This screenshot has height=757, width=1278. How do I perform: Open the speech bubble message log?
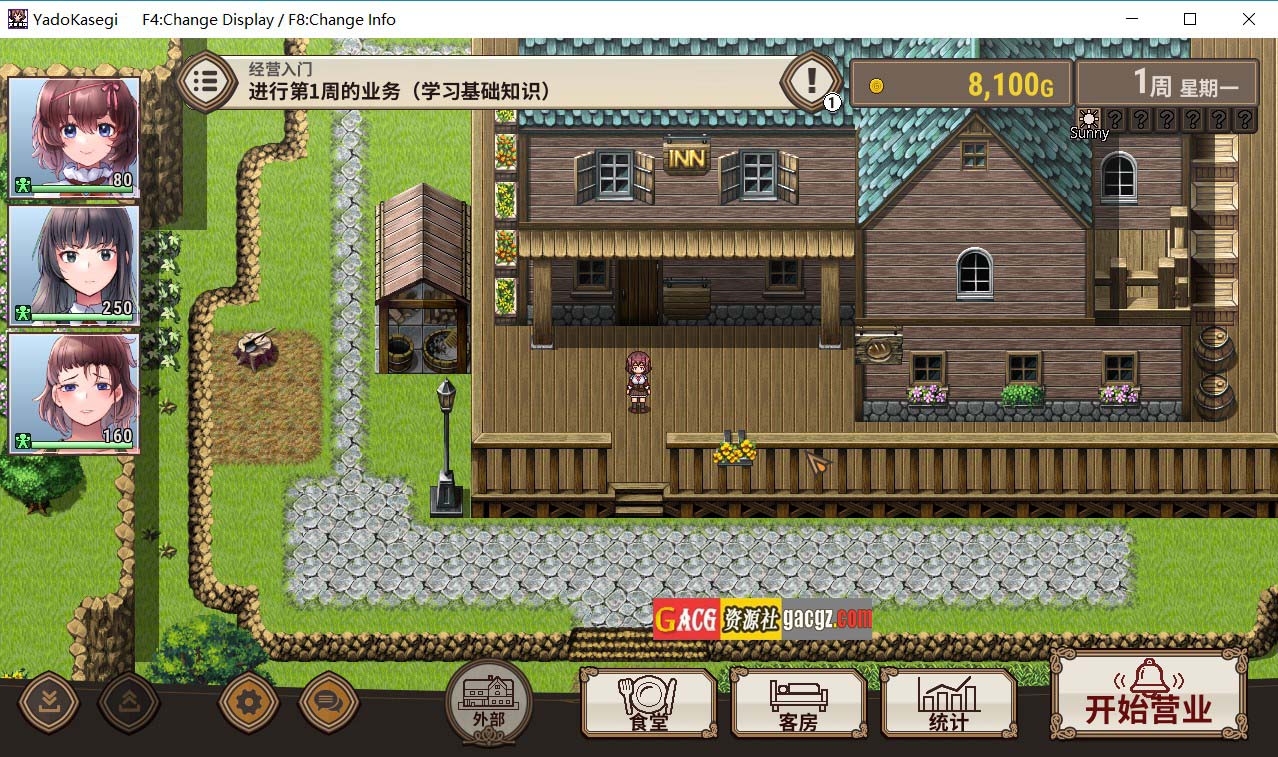329,702
